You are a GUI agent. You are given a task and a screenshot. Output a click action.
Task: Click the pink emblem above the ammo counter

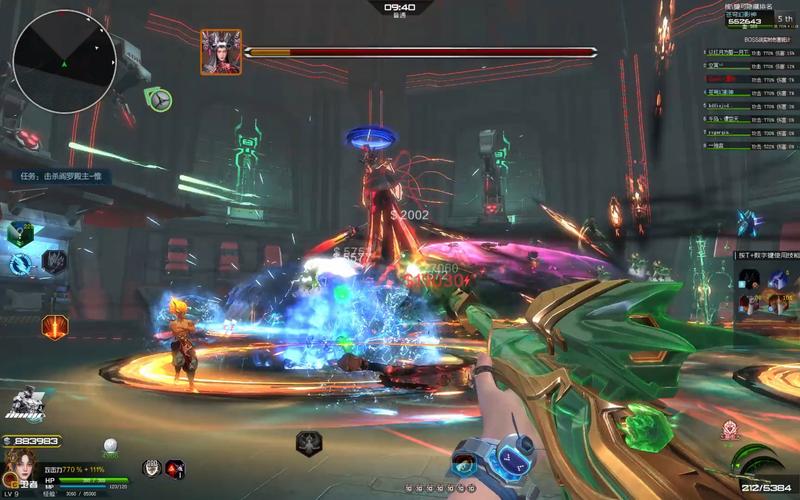pyautogui.click(x=729, y=432)
